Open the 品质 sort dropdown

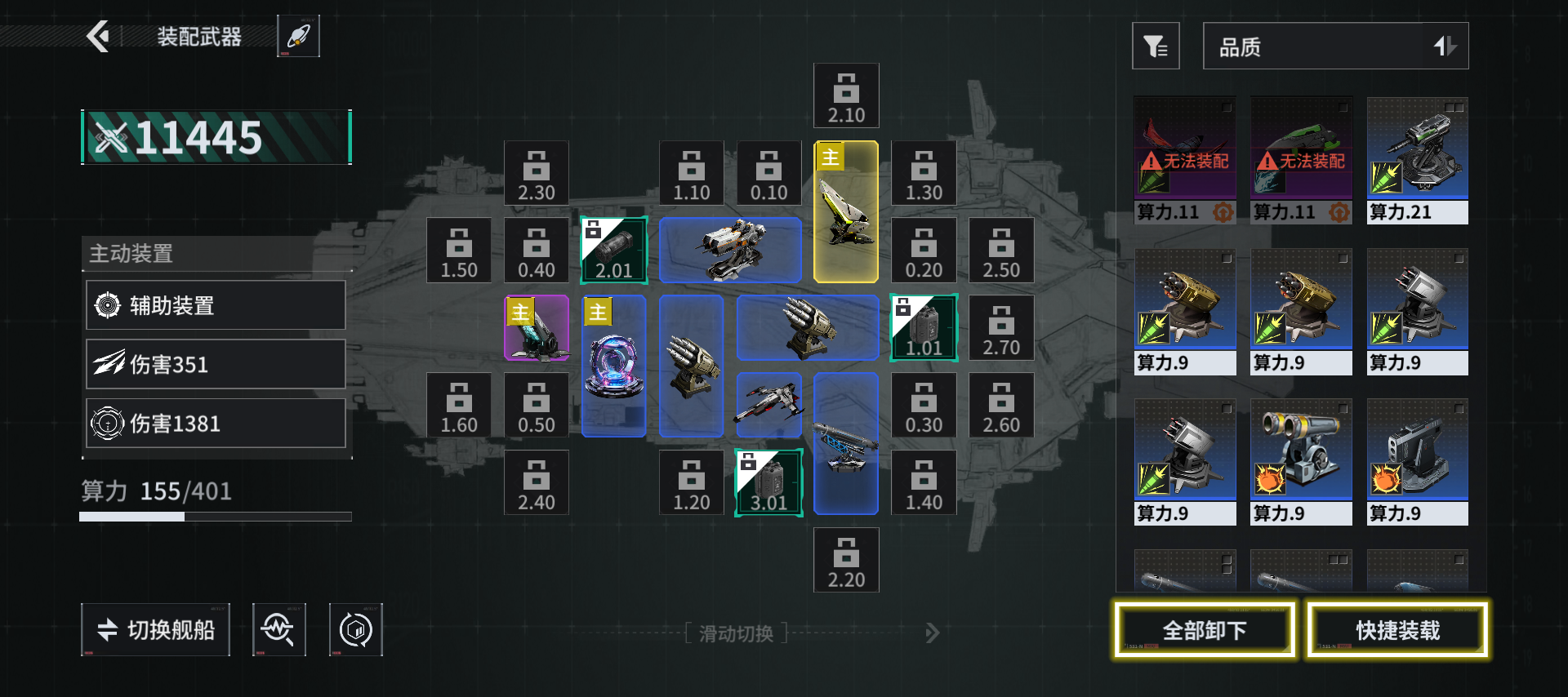pyautogui.click(x=1335, y=47)
